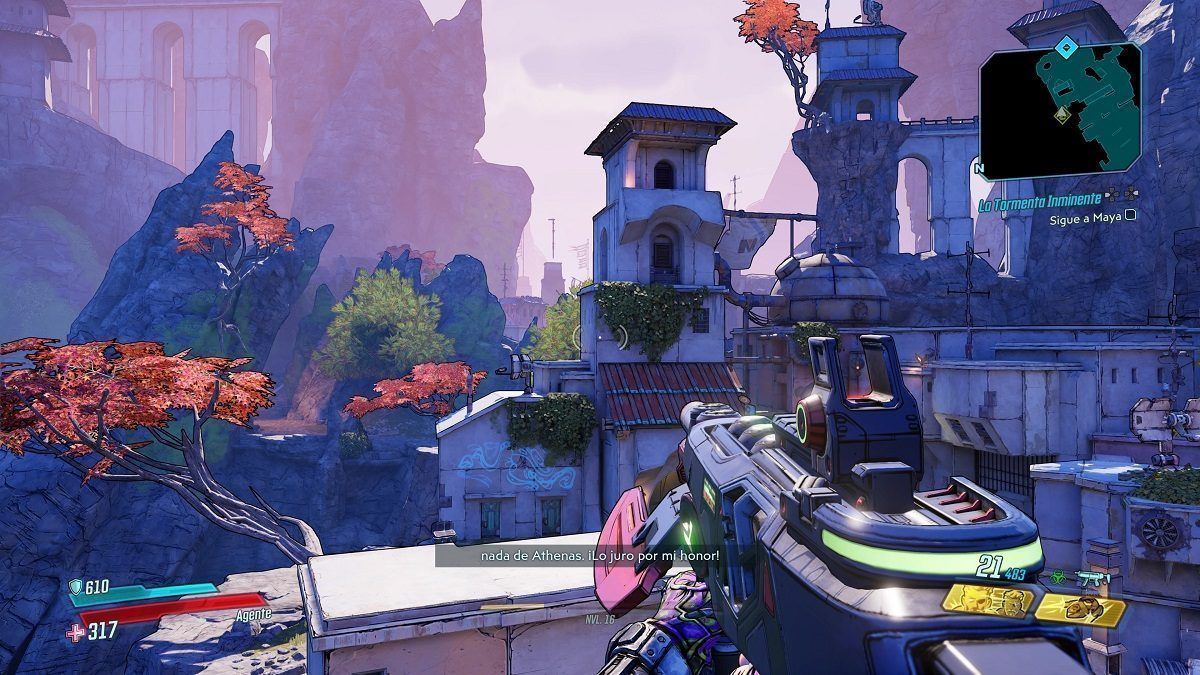
Task: Click the diamond objective marker above the minimap
Action: [x=1067, y=46]
